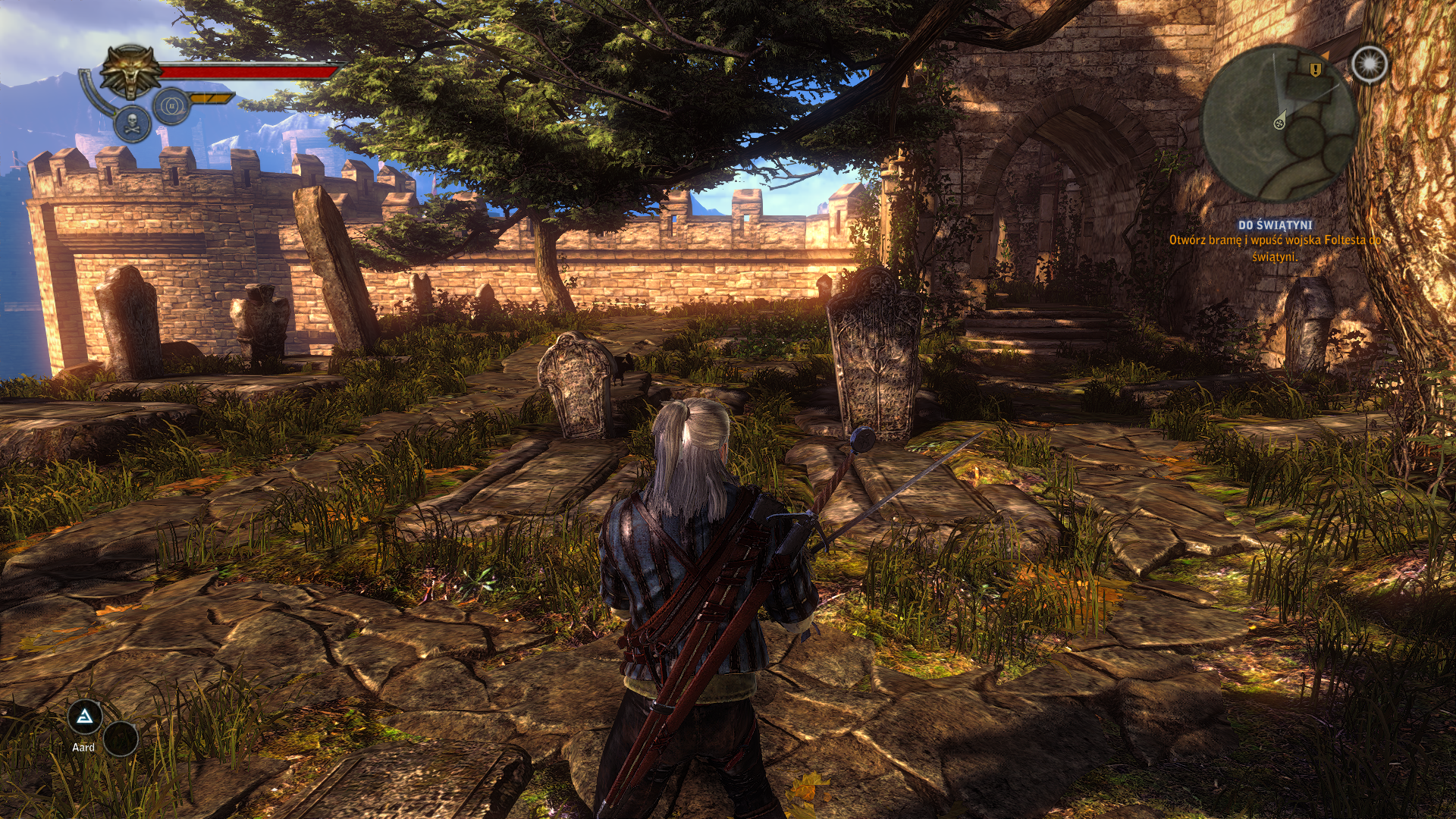Open the Do Świątyni quest tracker
The height and width of the screenshot is (819, 1456).
(1275, 225)
